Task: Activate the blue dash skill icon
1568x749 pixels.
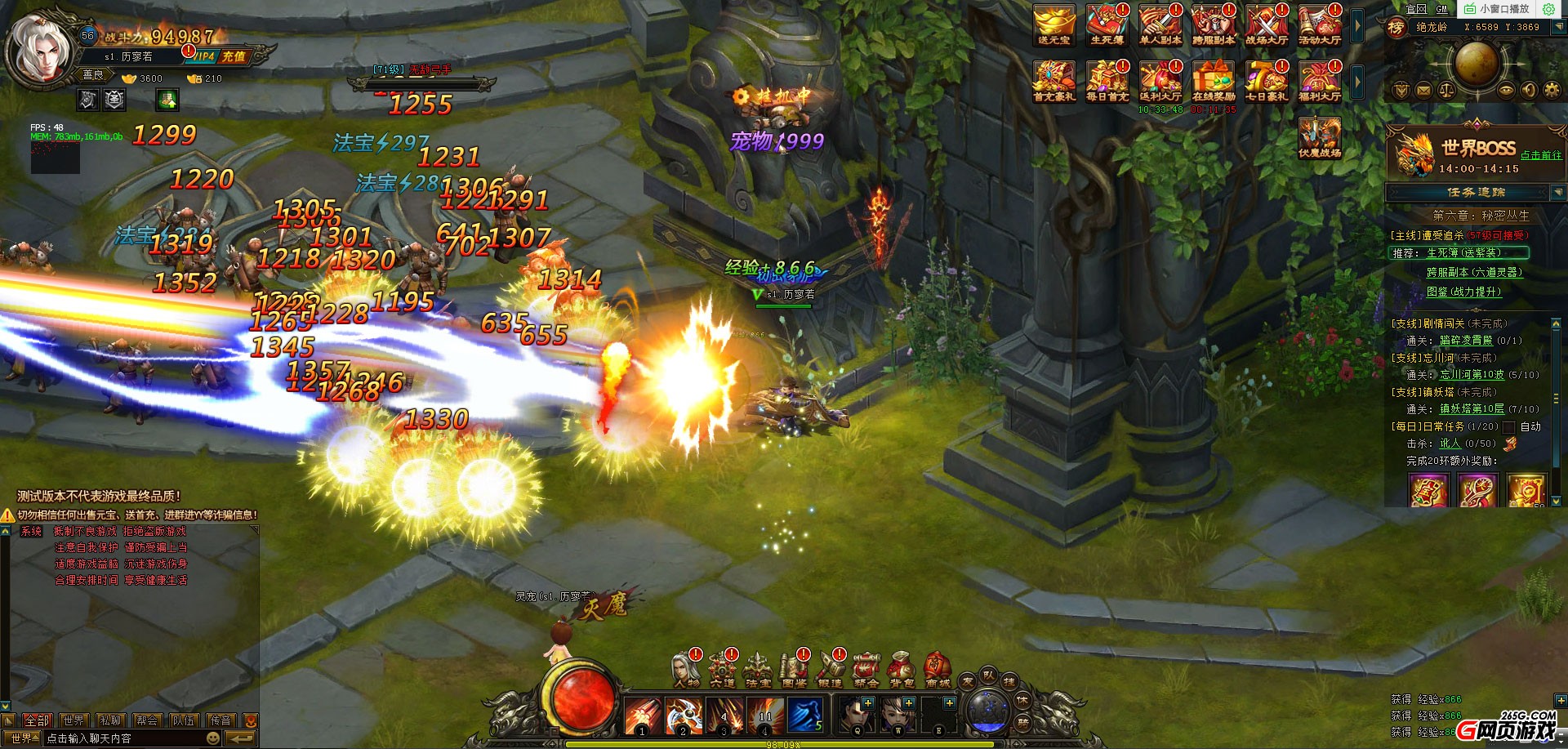Action: 804,716
